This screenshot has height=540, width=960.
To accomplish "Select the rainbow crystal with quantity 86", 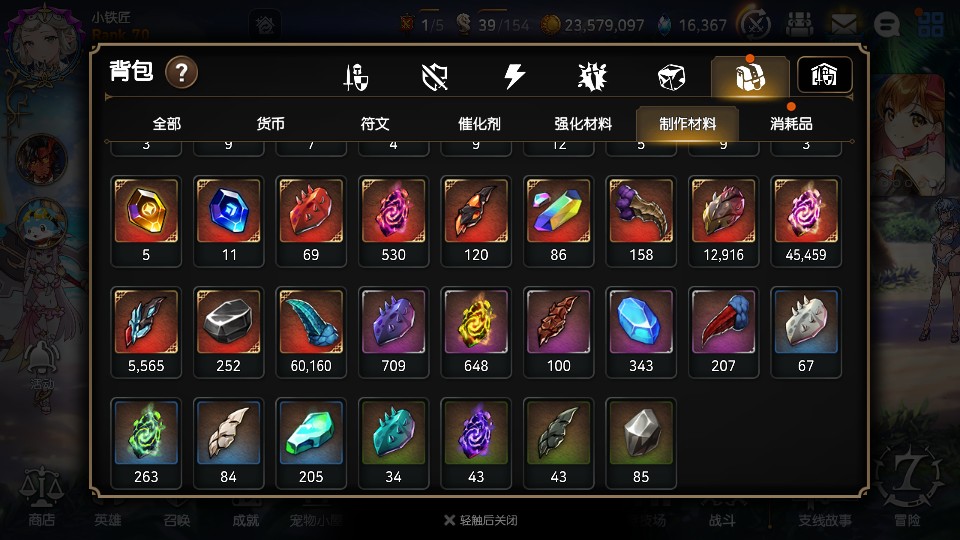I will pos(559,211).
